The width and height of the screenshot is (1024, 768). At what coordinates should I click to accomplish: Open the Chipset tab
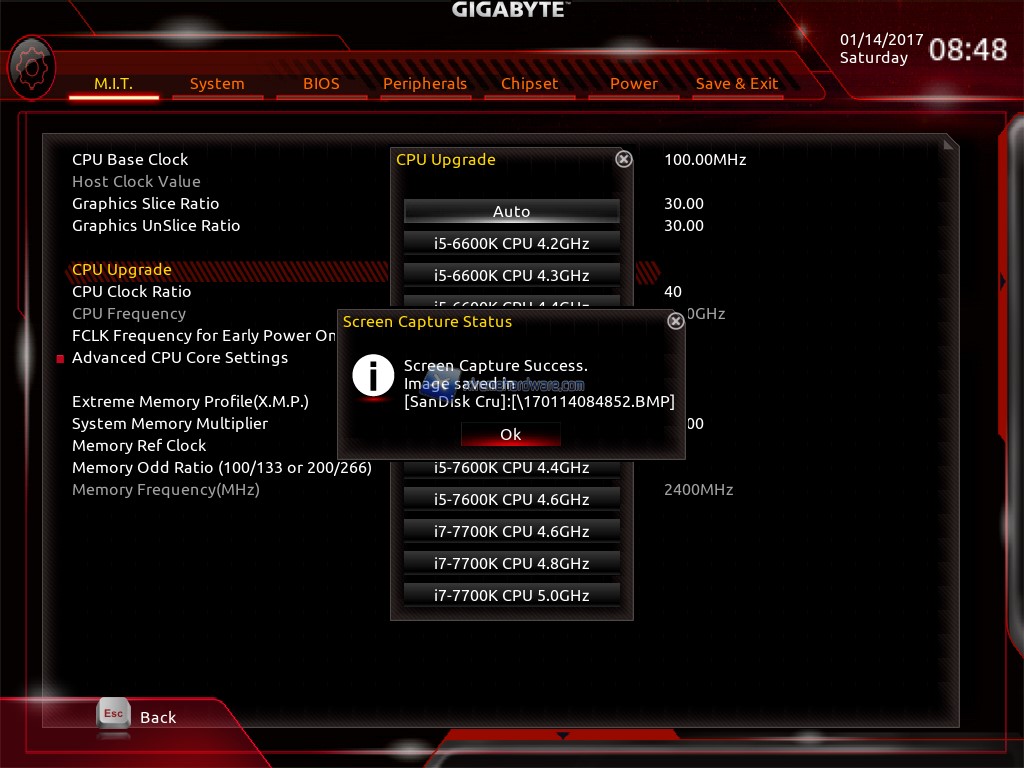click(529, 84)
